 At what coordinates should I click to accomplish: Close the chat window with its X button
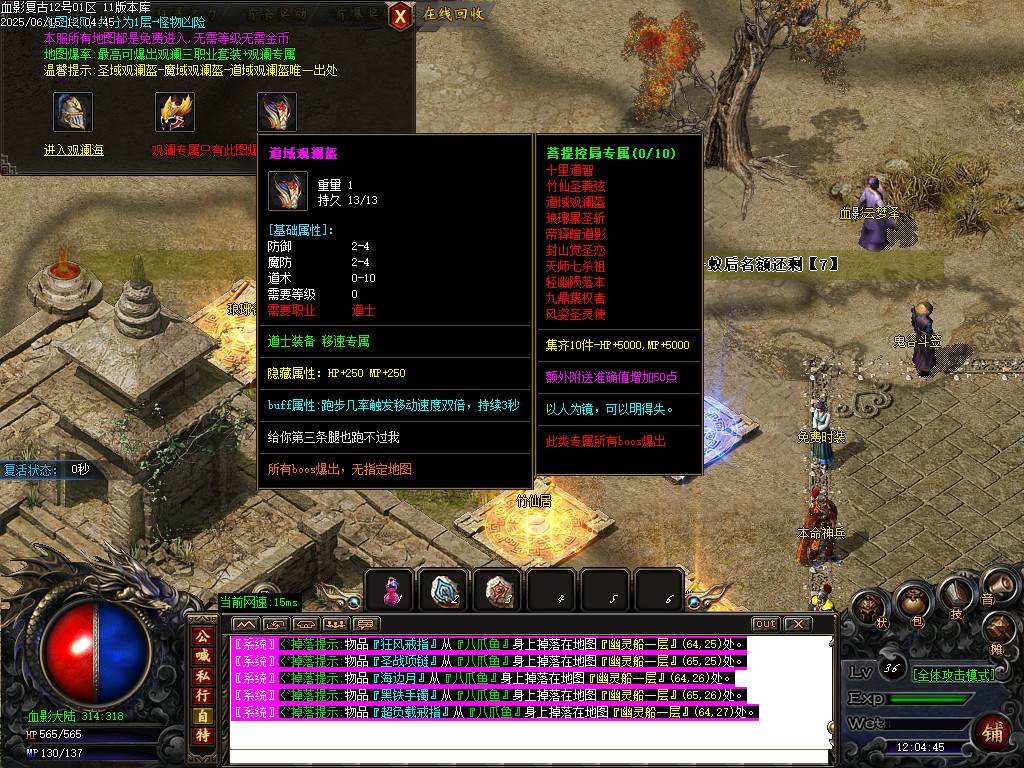coord(797,624)
